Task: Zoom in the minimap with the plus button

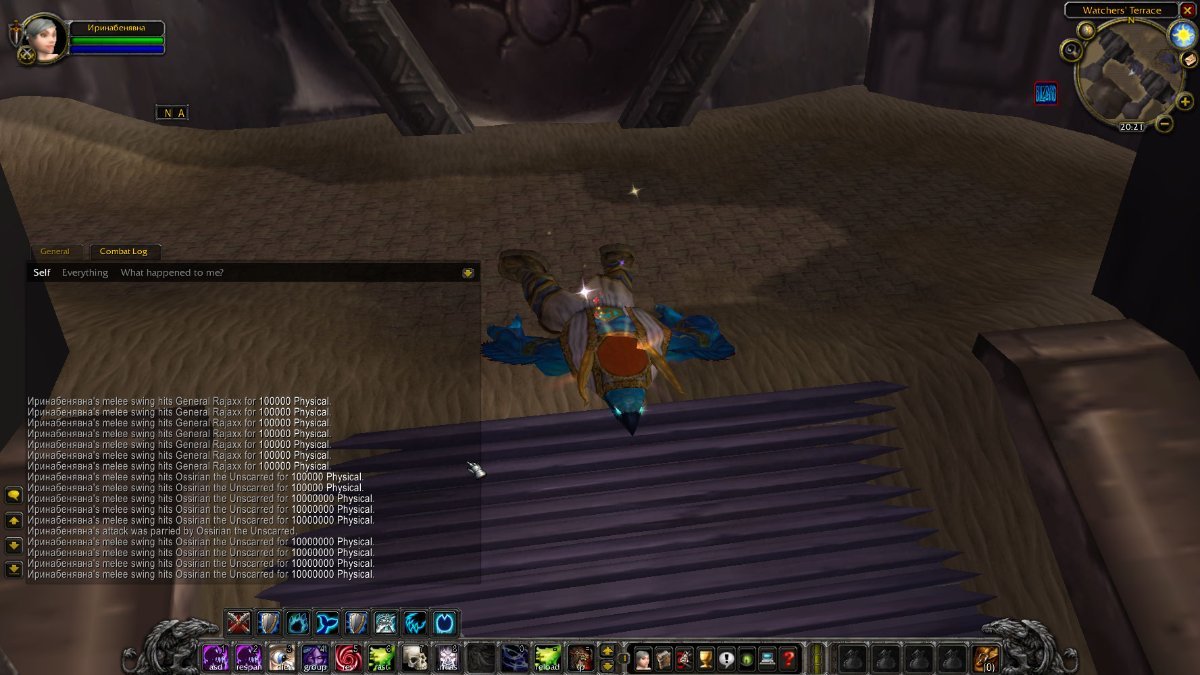Action: point(1185,101)
